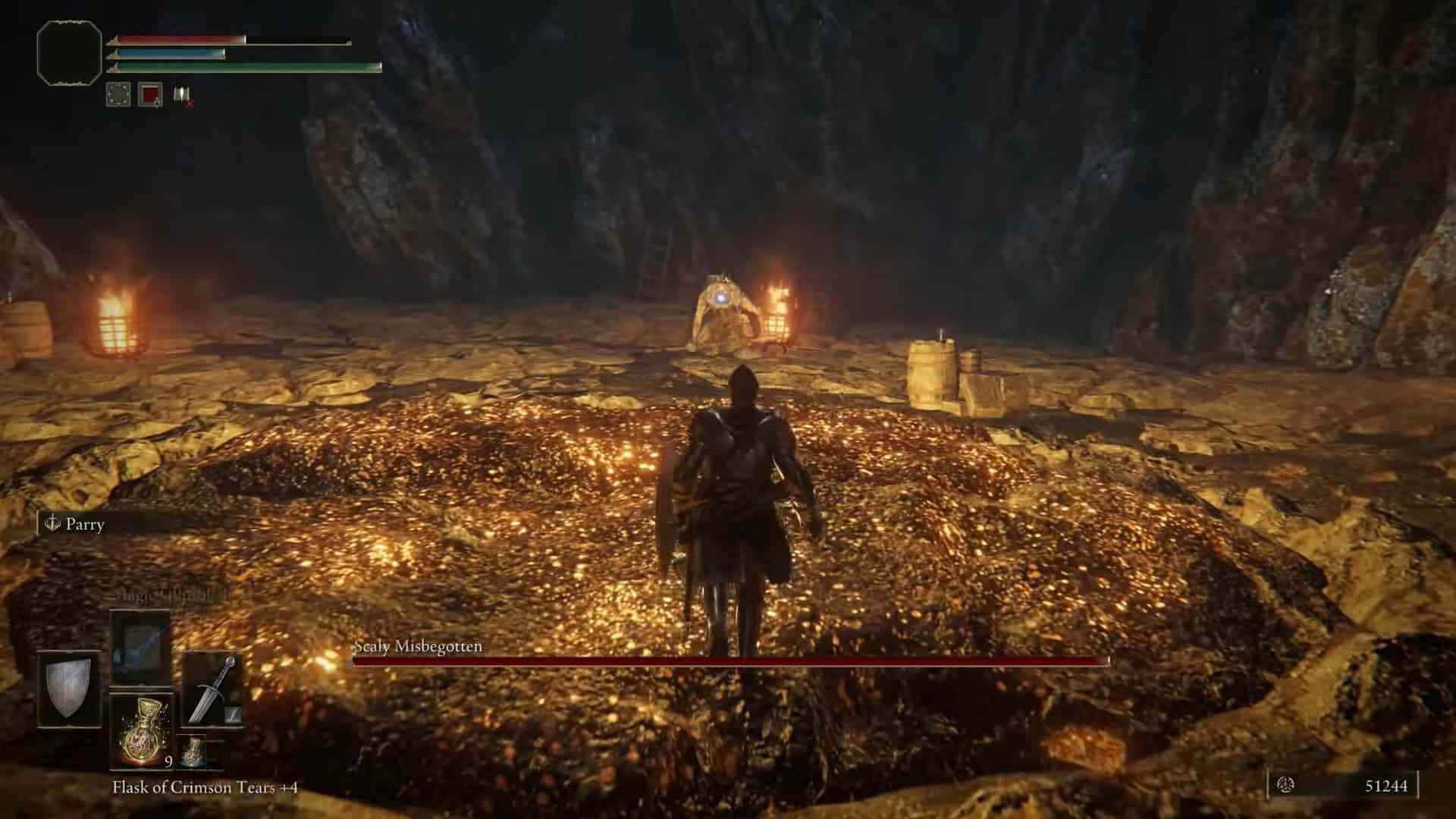Click the Parry skill label
Screen dimensions: 1456x819
click(83, 524)
